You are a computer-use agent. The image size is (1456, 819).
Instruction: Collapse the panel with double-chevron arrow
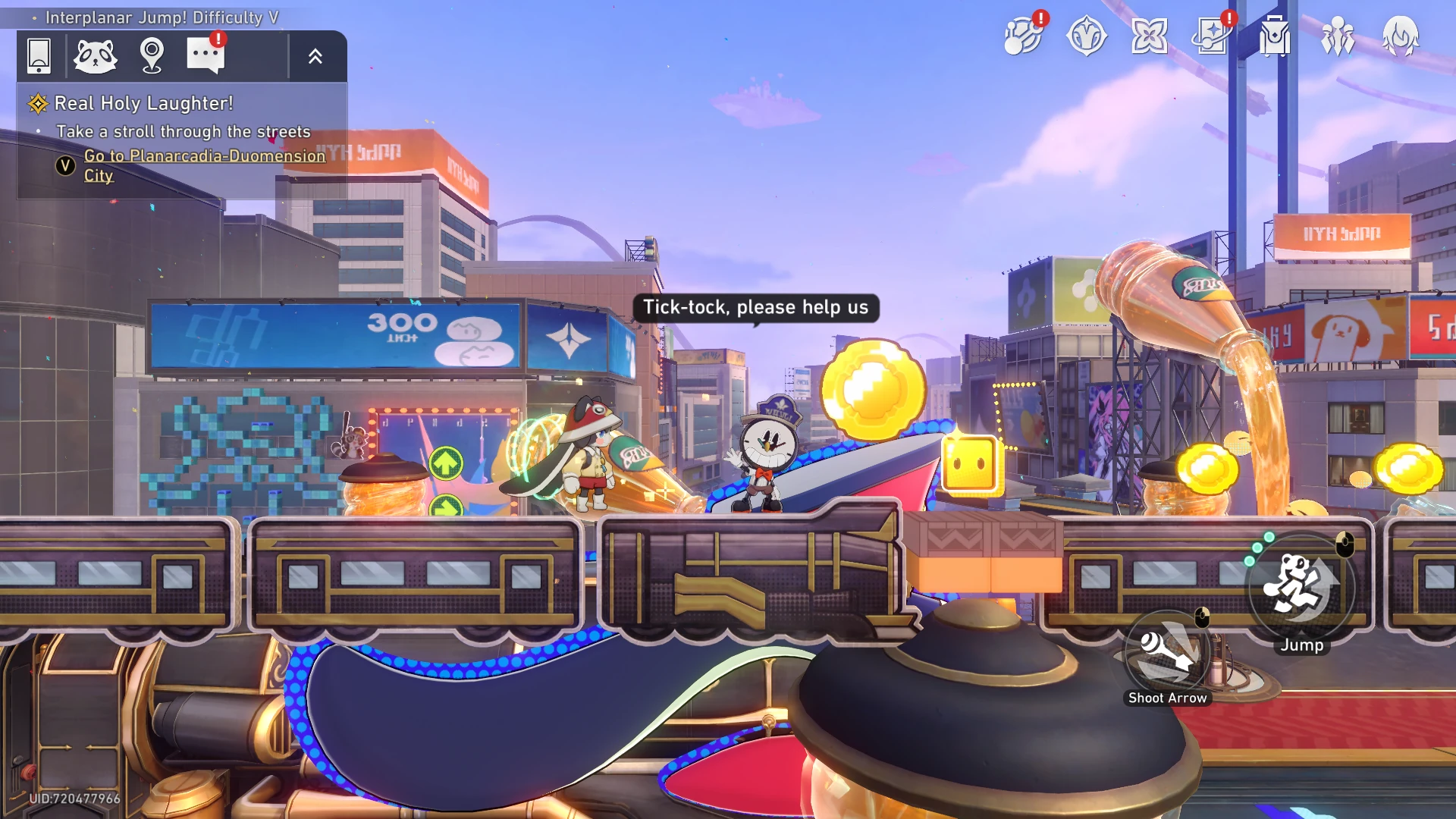pyautogui.click(x=315, y=55)
